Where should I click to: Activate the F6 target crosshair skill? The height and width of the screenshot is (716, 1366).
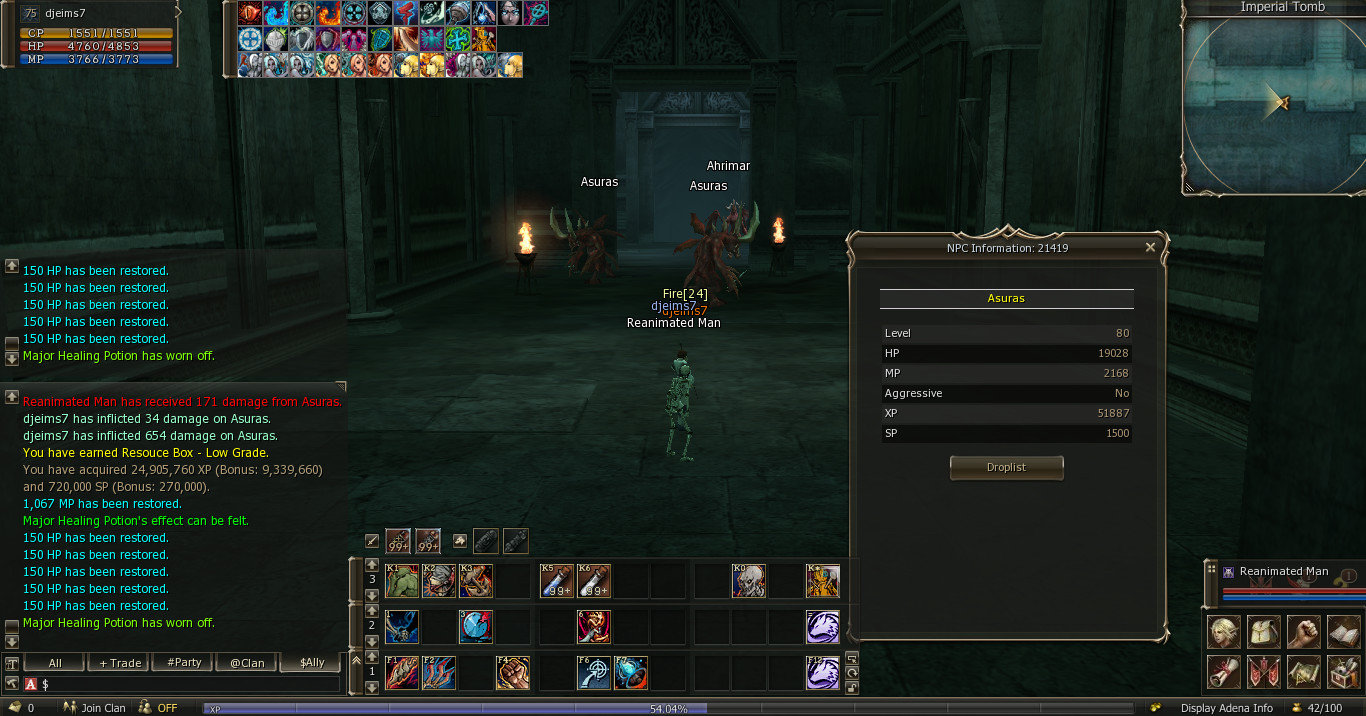tap(594, 673)
